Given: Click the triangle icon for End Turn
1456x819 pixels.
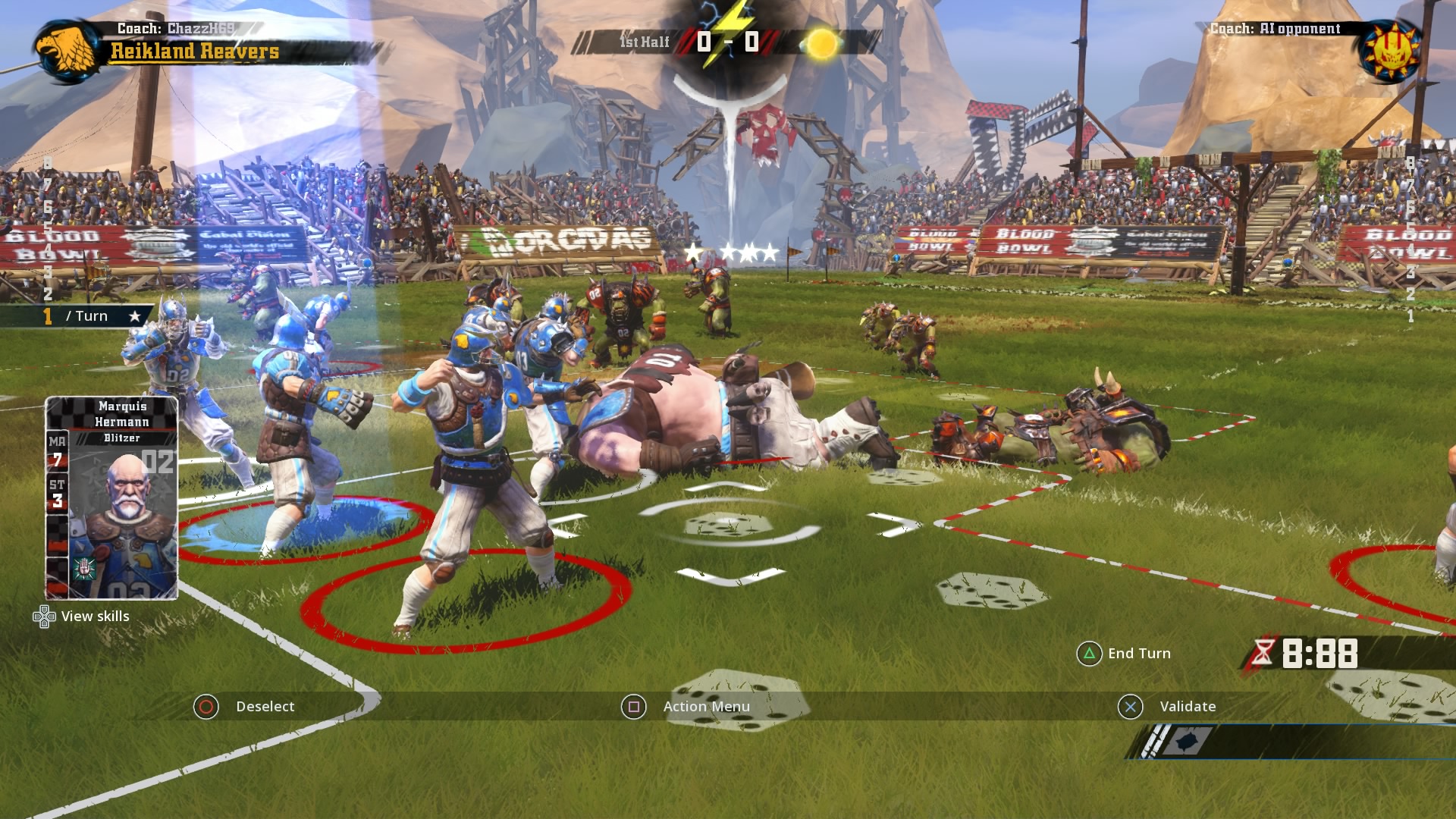Looking at the screenshot, I should [x=1087, y=653].
